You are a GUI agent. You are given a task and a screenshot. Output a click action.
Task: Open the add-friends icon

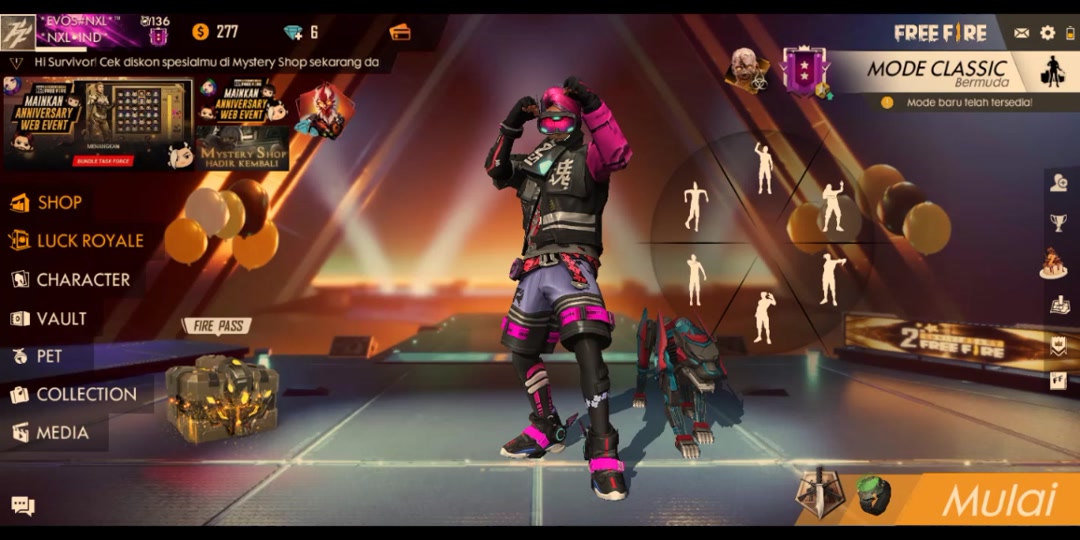[x=1058, y=182]
